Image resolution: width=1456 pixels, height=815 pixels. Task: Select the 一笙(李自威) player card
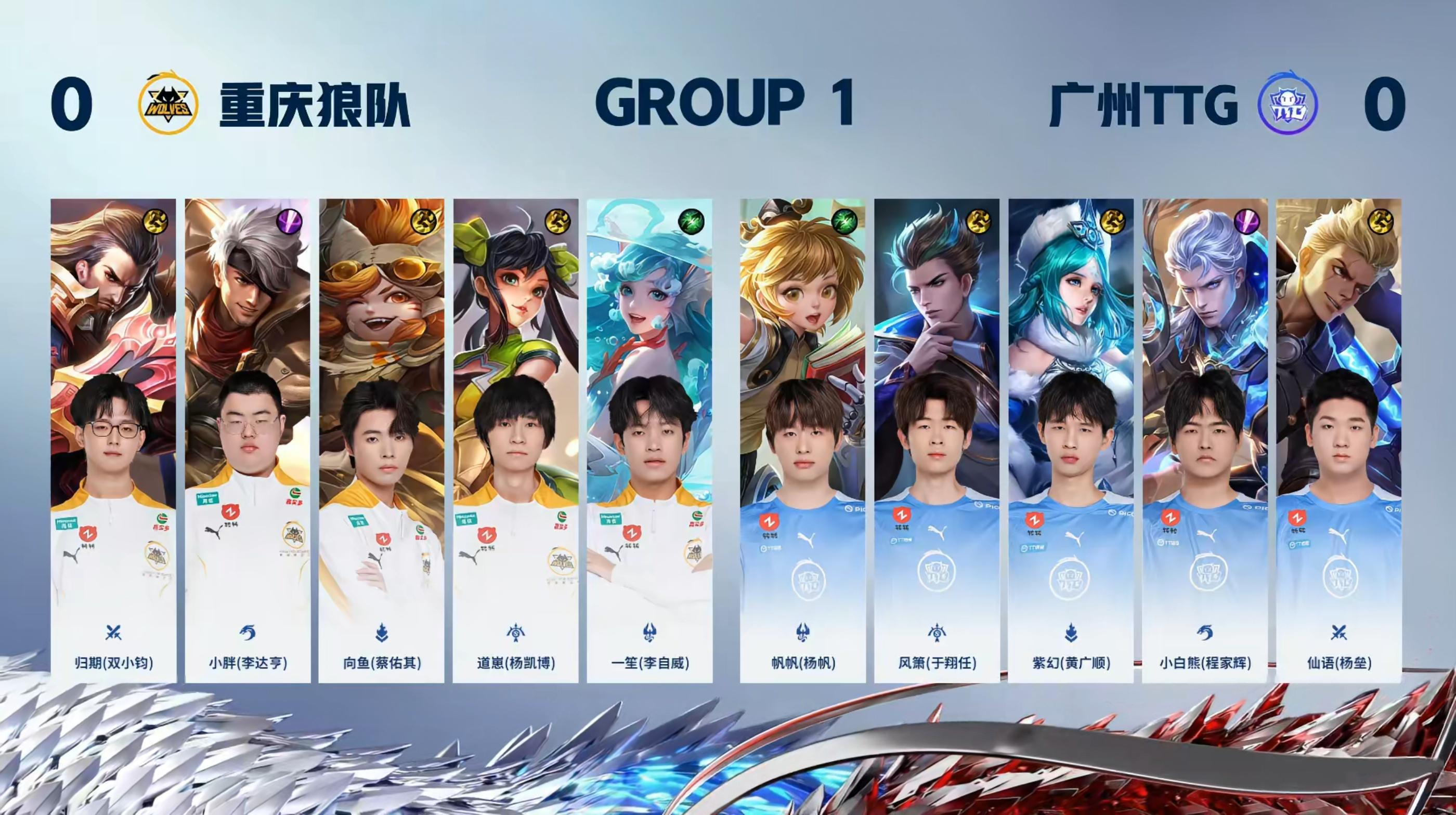(649, 441)
